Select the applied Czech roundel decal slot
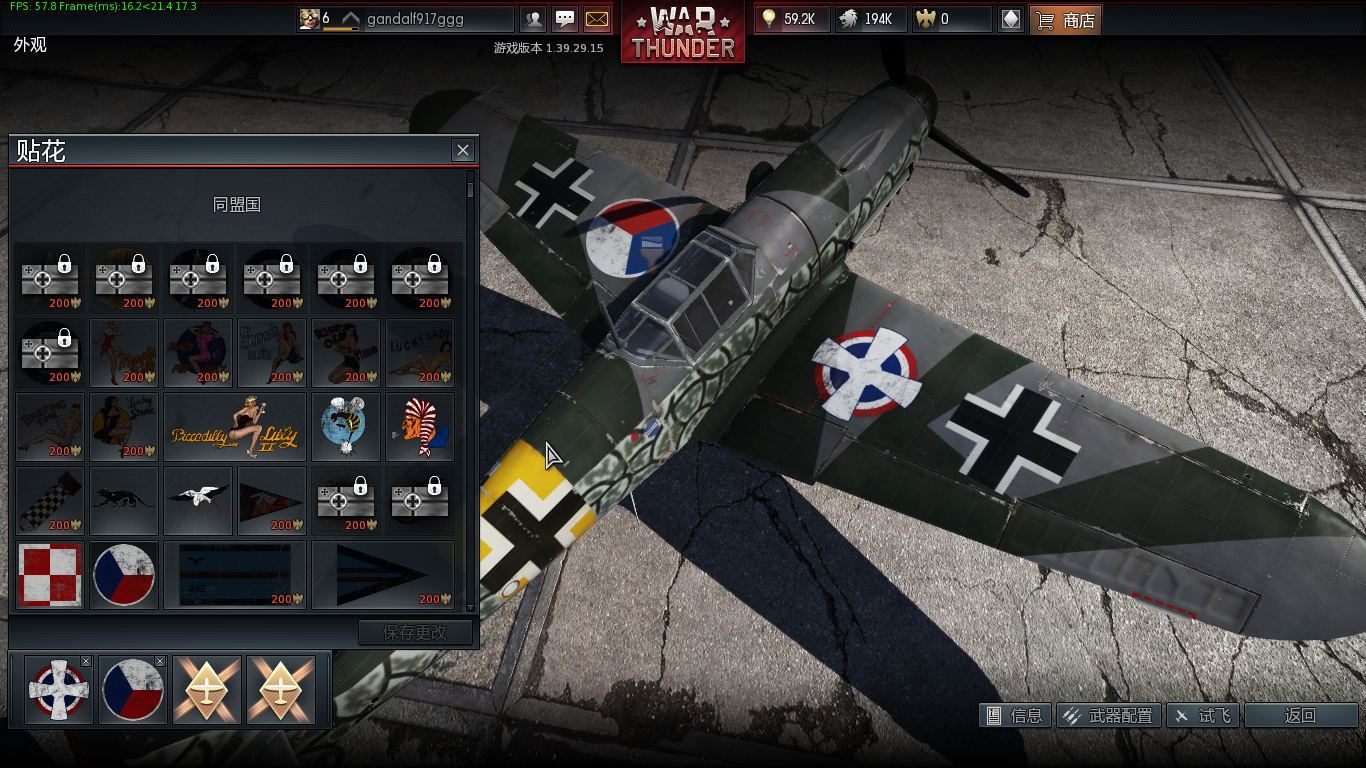This screenshot has height=768, width=1366. pyautogui.click(x=132, y=690)
